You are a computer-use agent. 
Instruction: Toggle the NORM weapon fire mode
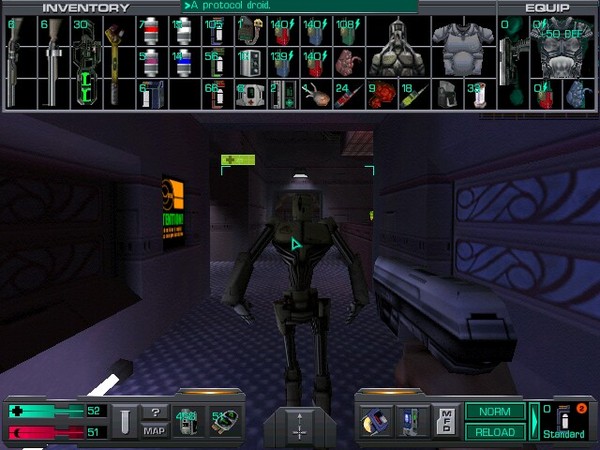pos(495,411)
